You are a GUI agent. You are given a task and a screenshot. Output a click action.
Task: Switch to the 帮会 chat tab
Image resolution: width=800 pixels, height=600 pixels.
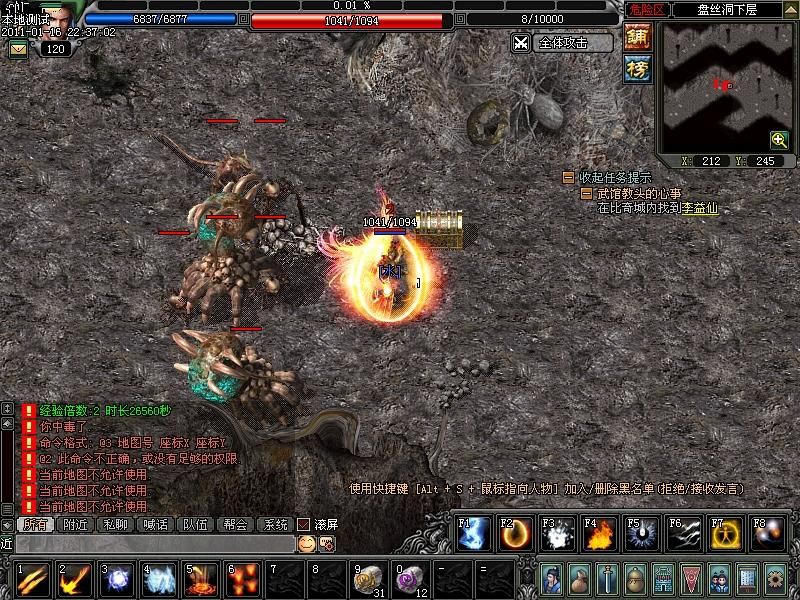[x=235, y=524]
